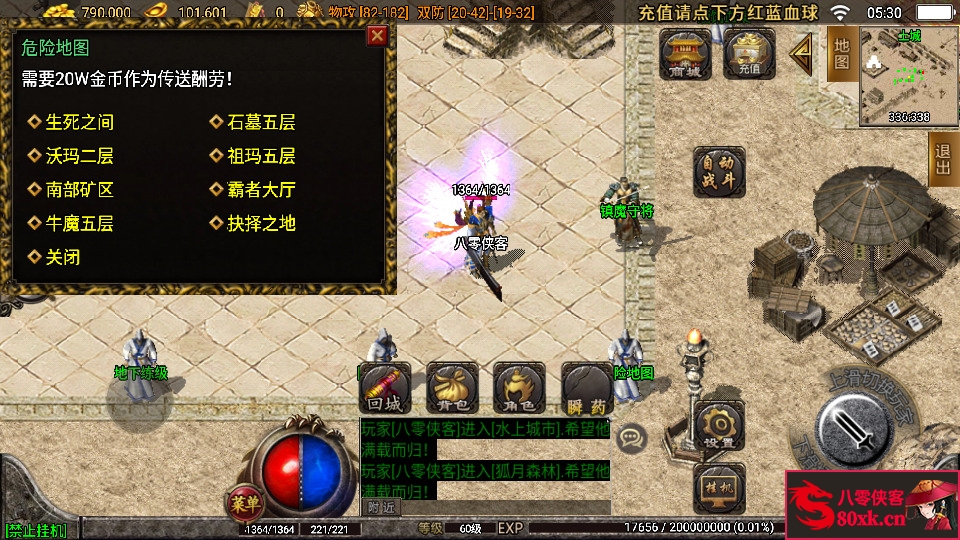Pick the 牛魔五层 teleport option
This screenshot has height=540, width=960.
pos(79,223)
